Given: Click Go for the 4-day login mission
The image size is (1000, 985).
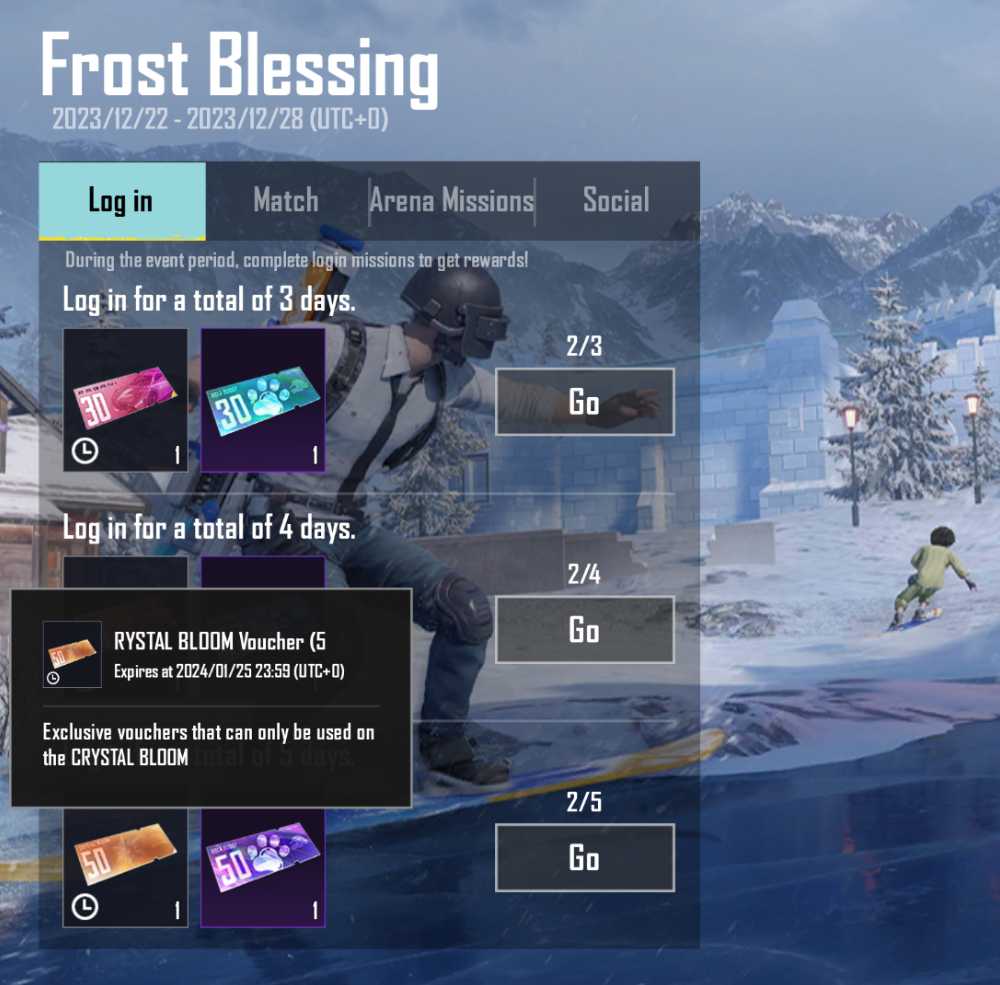Looking at the screenshot, I should 584,630.
